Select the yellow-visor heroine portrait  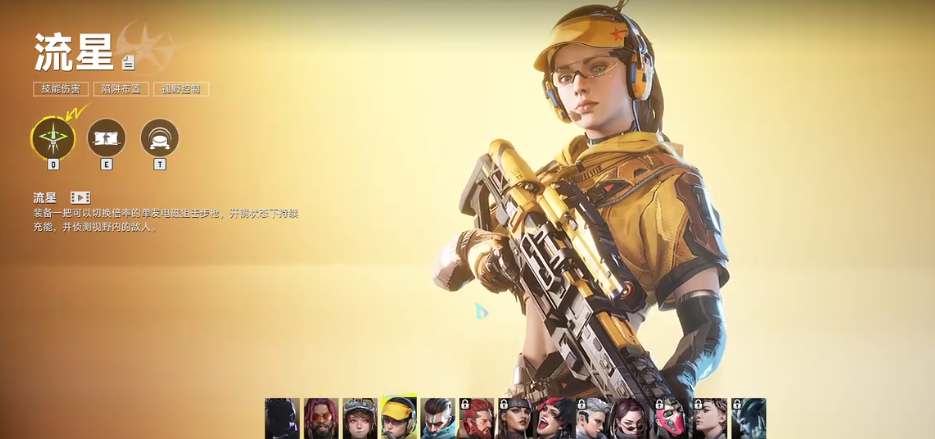point(399,418)
